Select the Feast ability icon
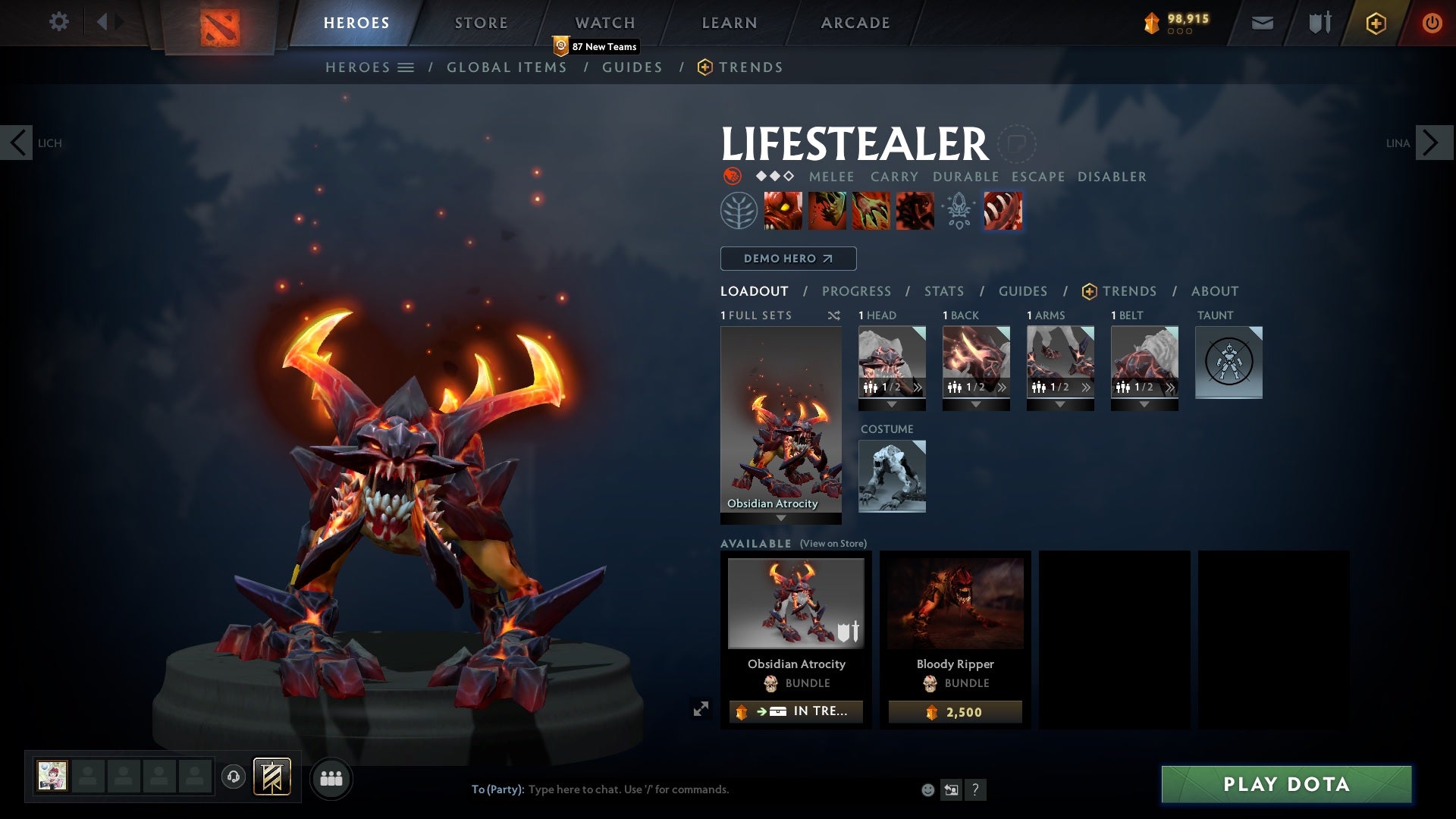 pyautogui.click(x=827, y=210)
